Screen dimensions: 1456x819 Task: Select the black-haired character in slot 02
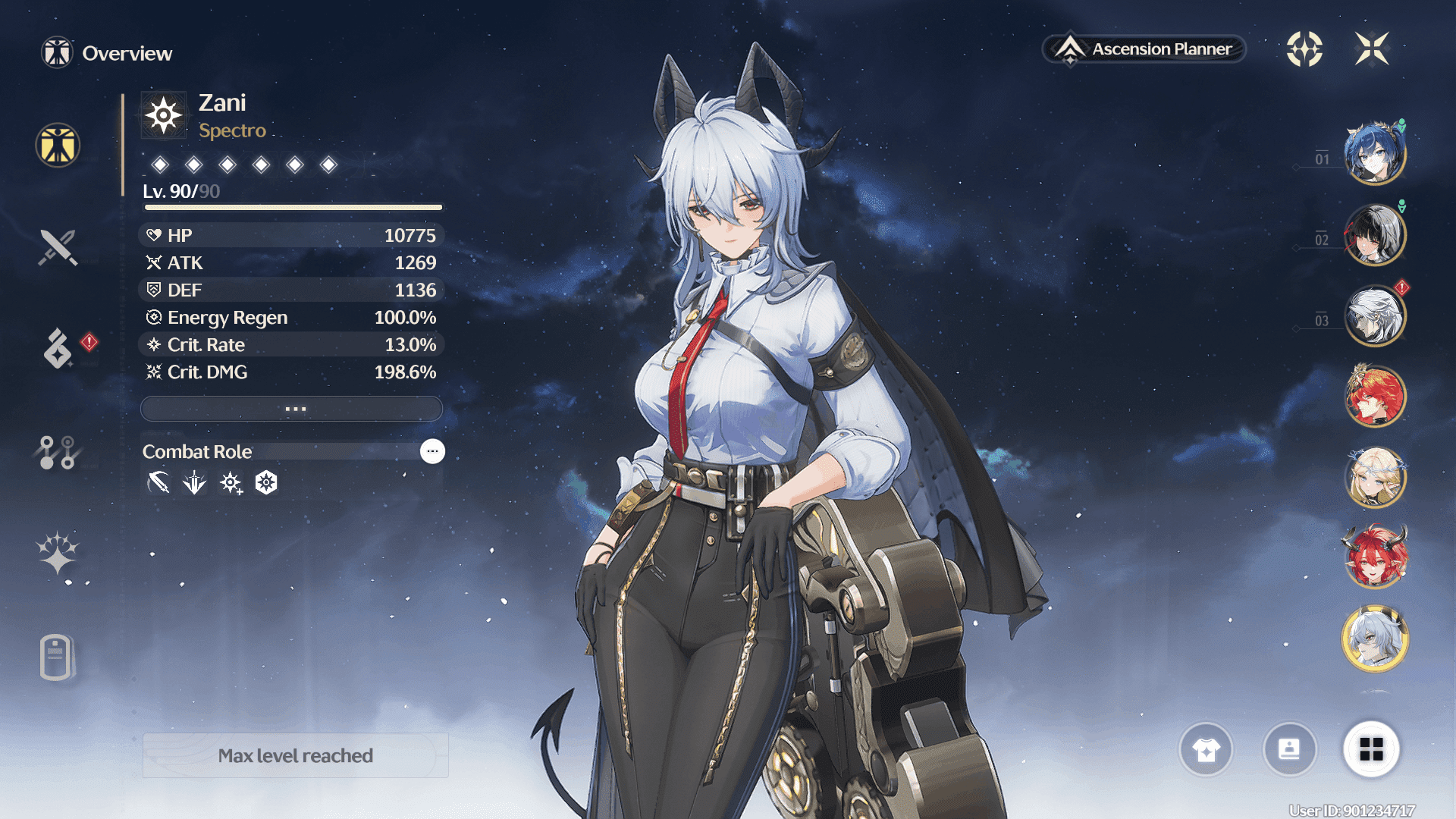pos(1374,235)
